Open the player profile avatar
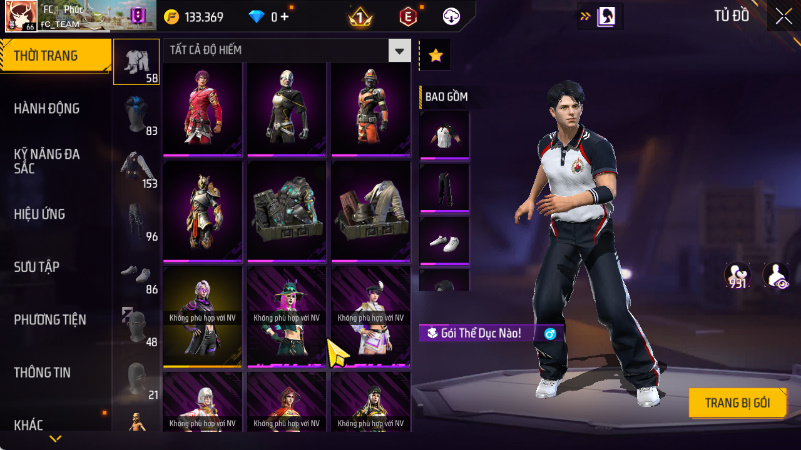Image resolution: width=801 pixels, height=450 pixels. 18,16
